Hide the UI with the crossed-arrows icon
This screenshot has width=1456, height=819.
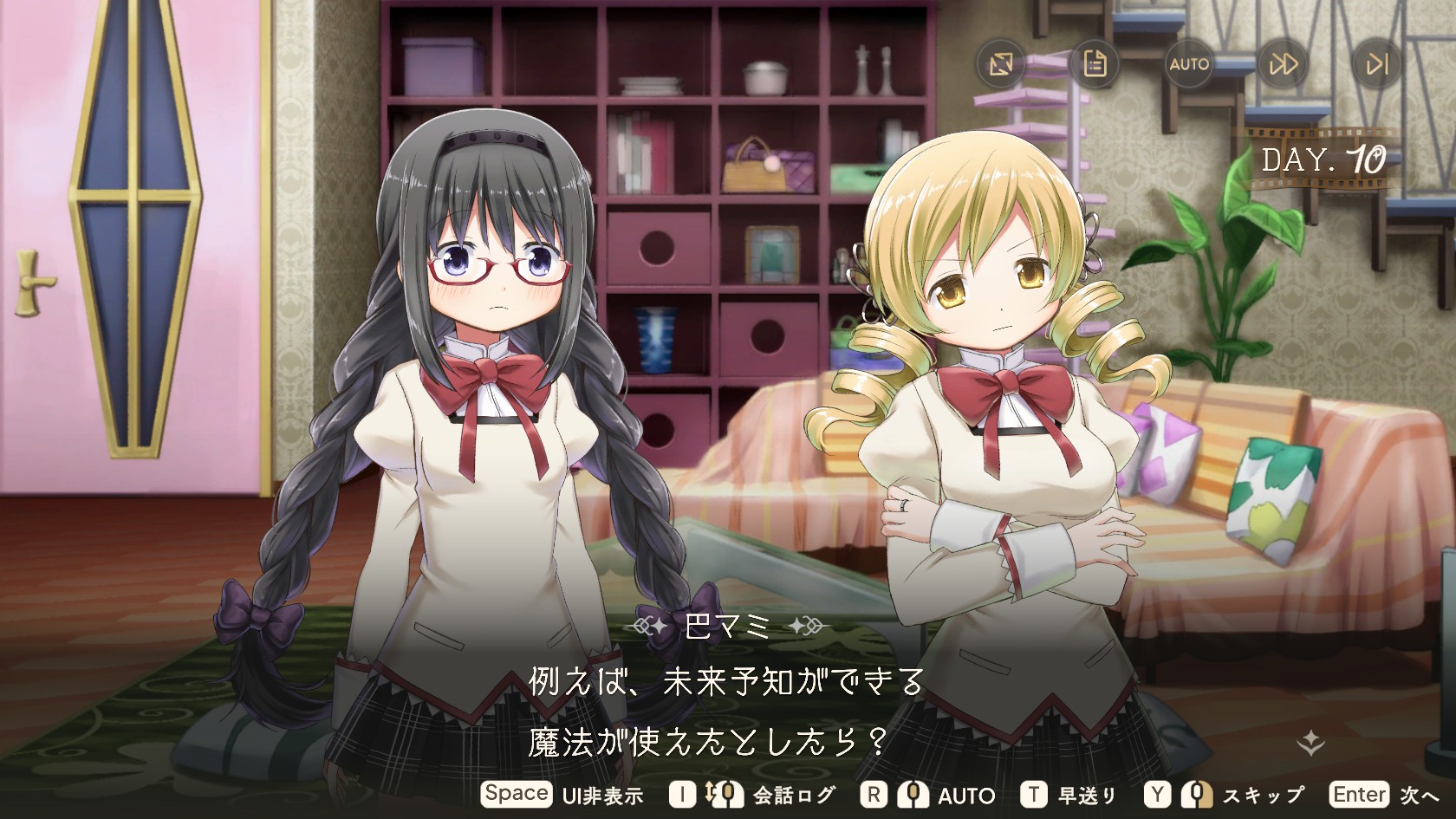[1001, 64]
